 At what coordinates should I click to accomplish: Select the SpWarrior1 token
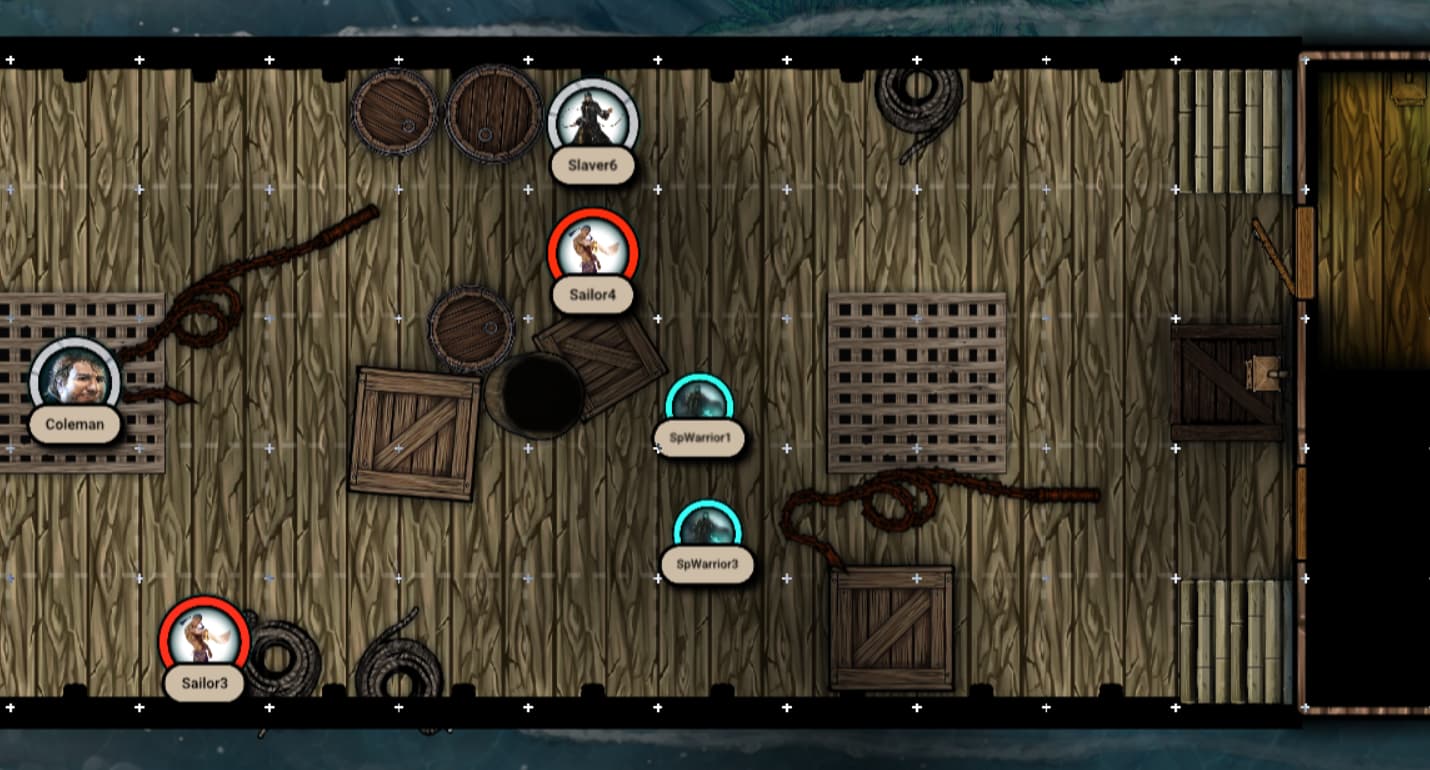(699, 404)
